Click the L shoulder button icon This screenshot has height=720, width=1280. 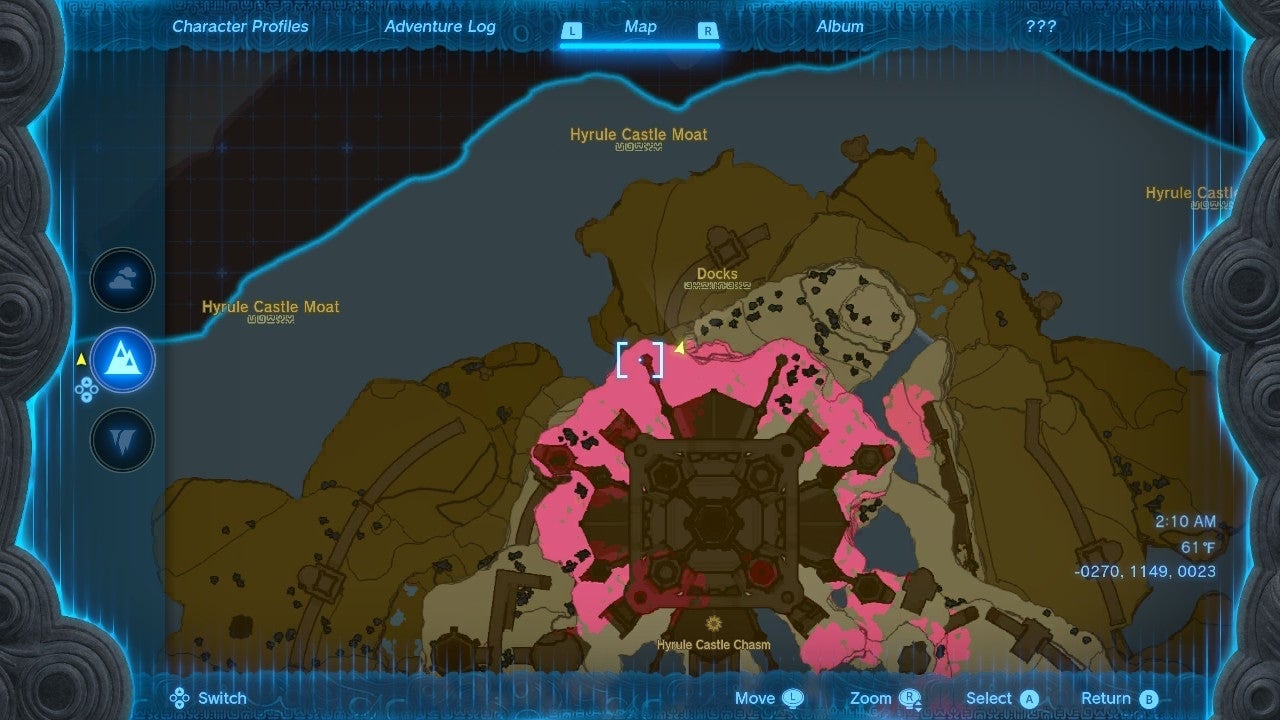click(x=572, y=31)
